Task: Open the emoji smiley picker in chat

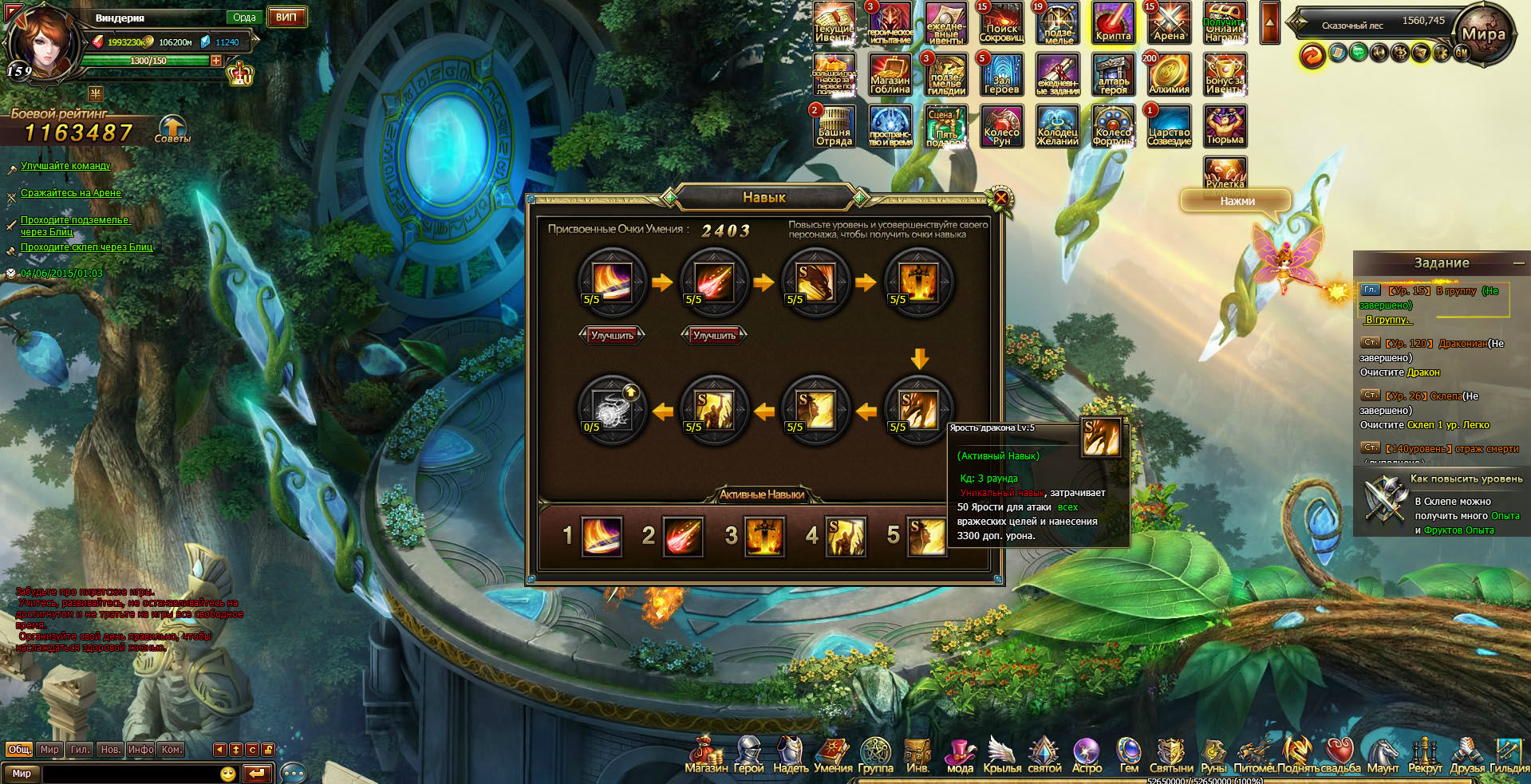Action: (228, 774)
